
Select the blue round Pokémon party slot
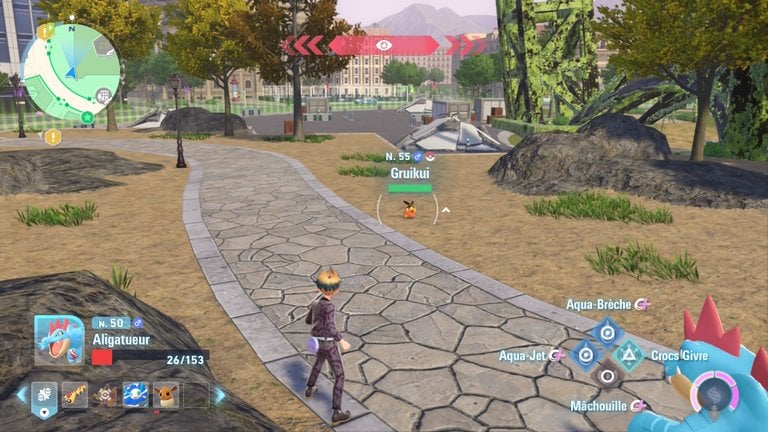[x=135, y=395]
